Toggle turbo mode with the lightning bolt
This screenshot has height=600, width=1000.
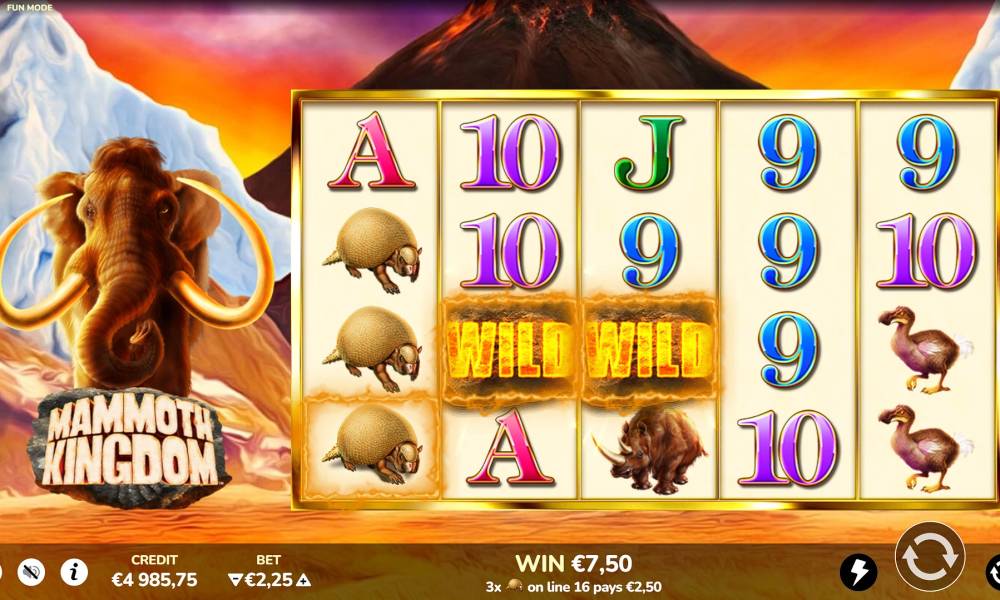coord(858,572)
